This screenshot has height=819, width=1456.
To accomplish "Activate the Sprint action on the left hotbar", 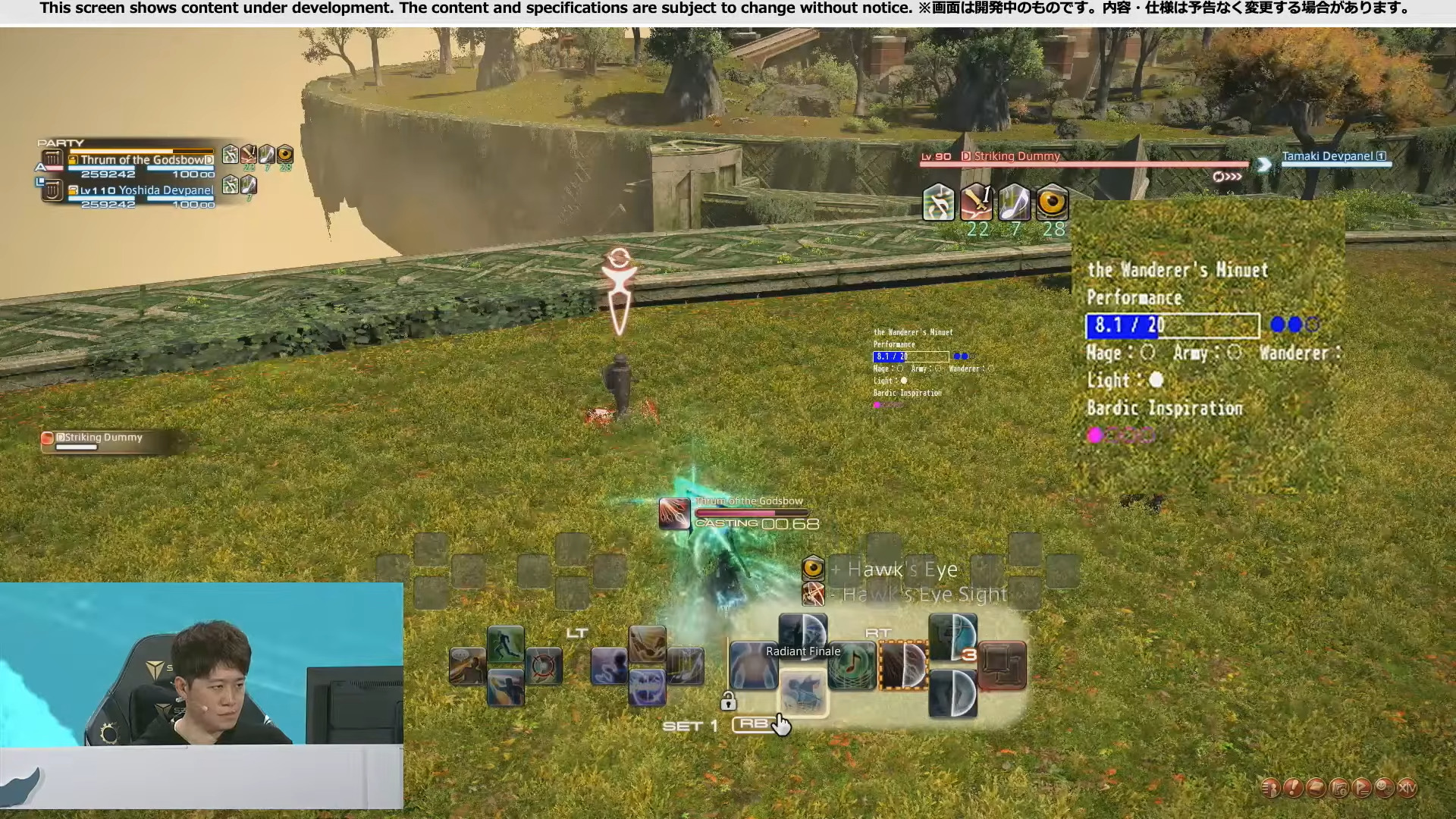I will tap(506, 643).
